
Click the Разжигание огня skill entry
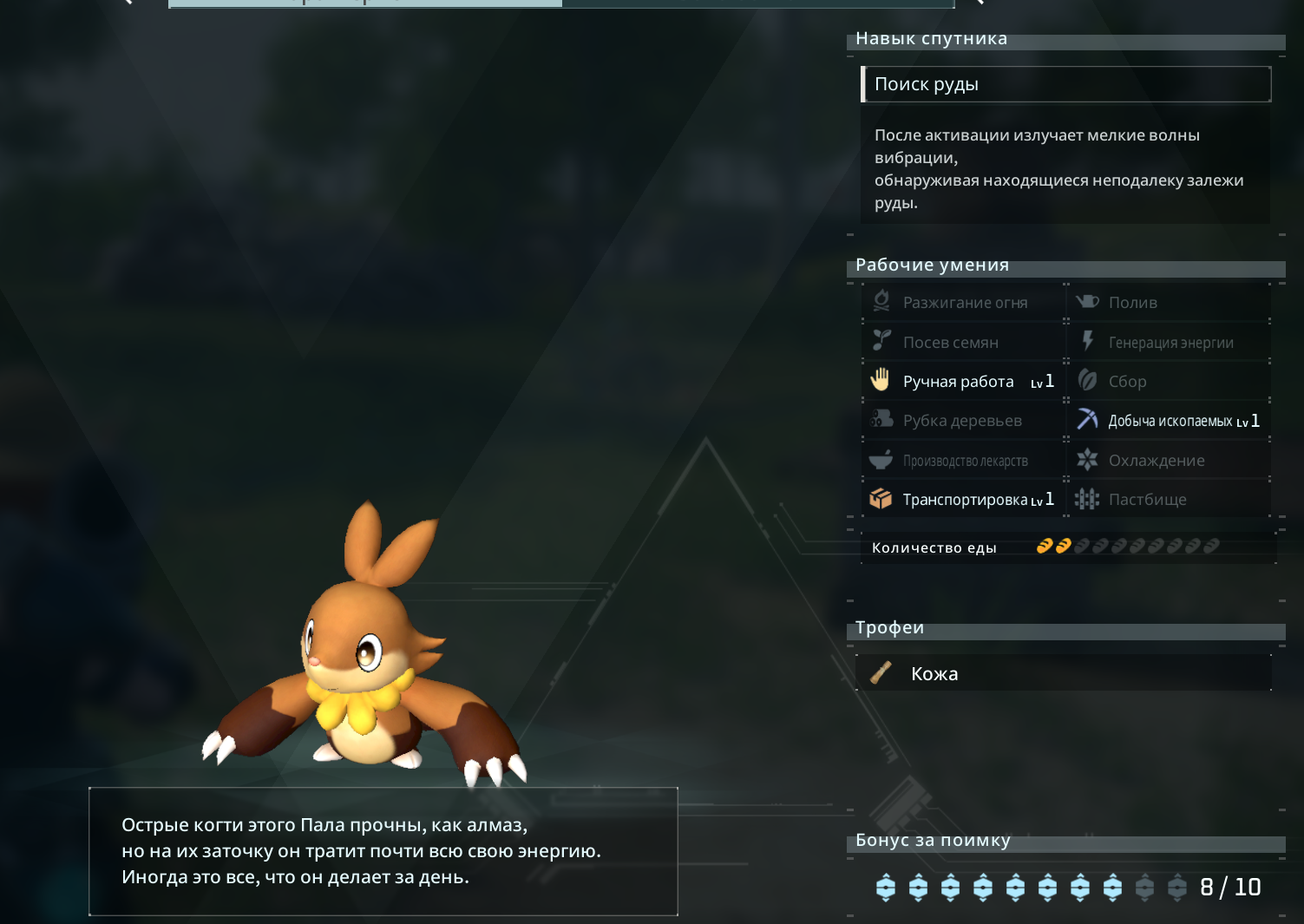(x=963, y=303)
